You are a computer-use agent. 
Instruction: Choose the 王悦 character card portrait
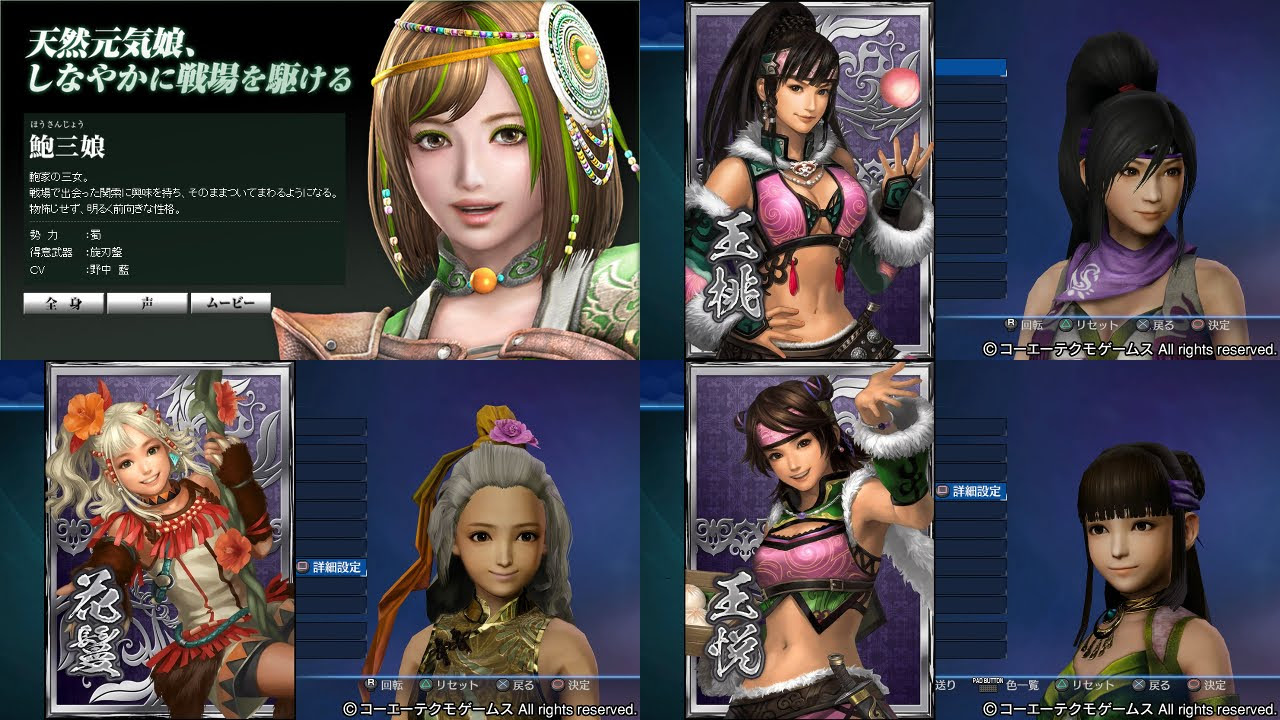[809, 540]
